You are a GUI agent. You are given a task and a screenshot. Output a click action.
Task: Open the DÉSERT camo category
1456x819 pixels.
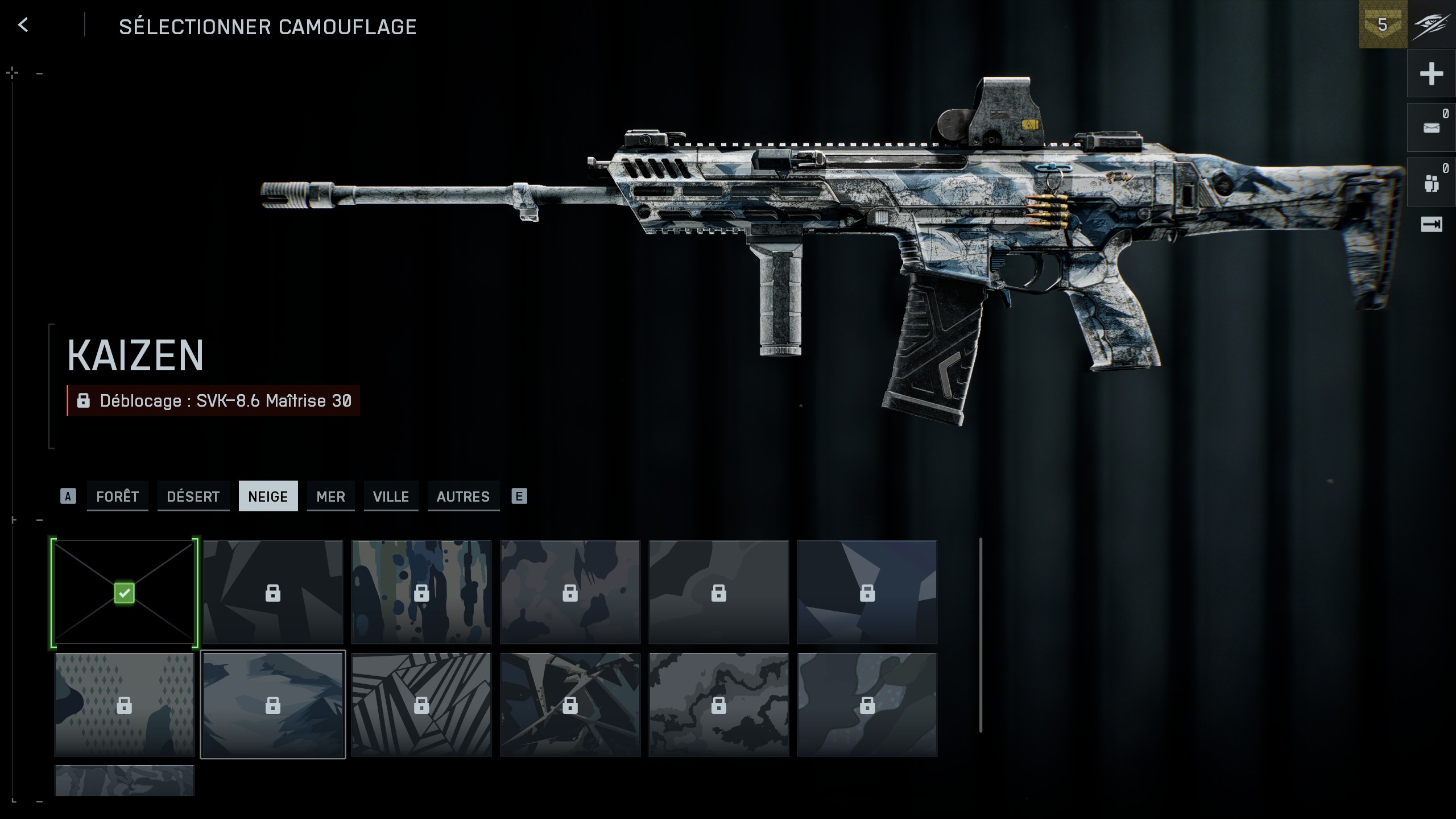(193, 497)
